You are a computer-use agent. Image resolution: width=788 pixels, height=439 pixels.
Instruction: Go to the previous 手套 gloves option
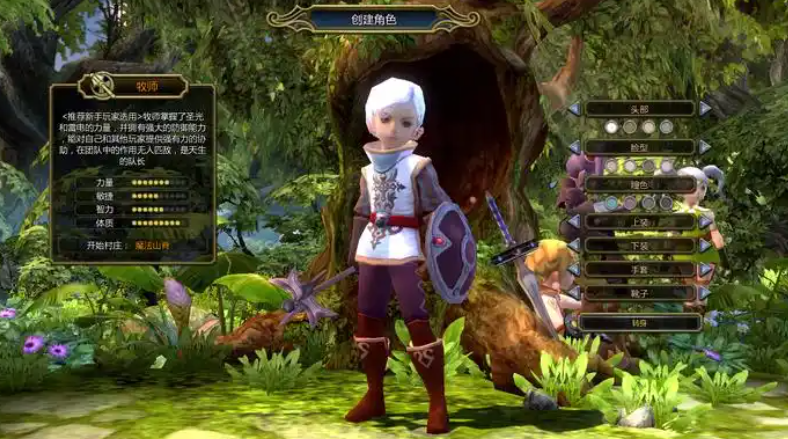[575, 269]
